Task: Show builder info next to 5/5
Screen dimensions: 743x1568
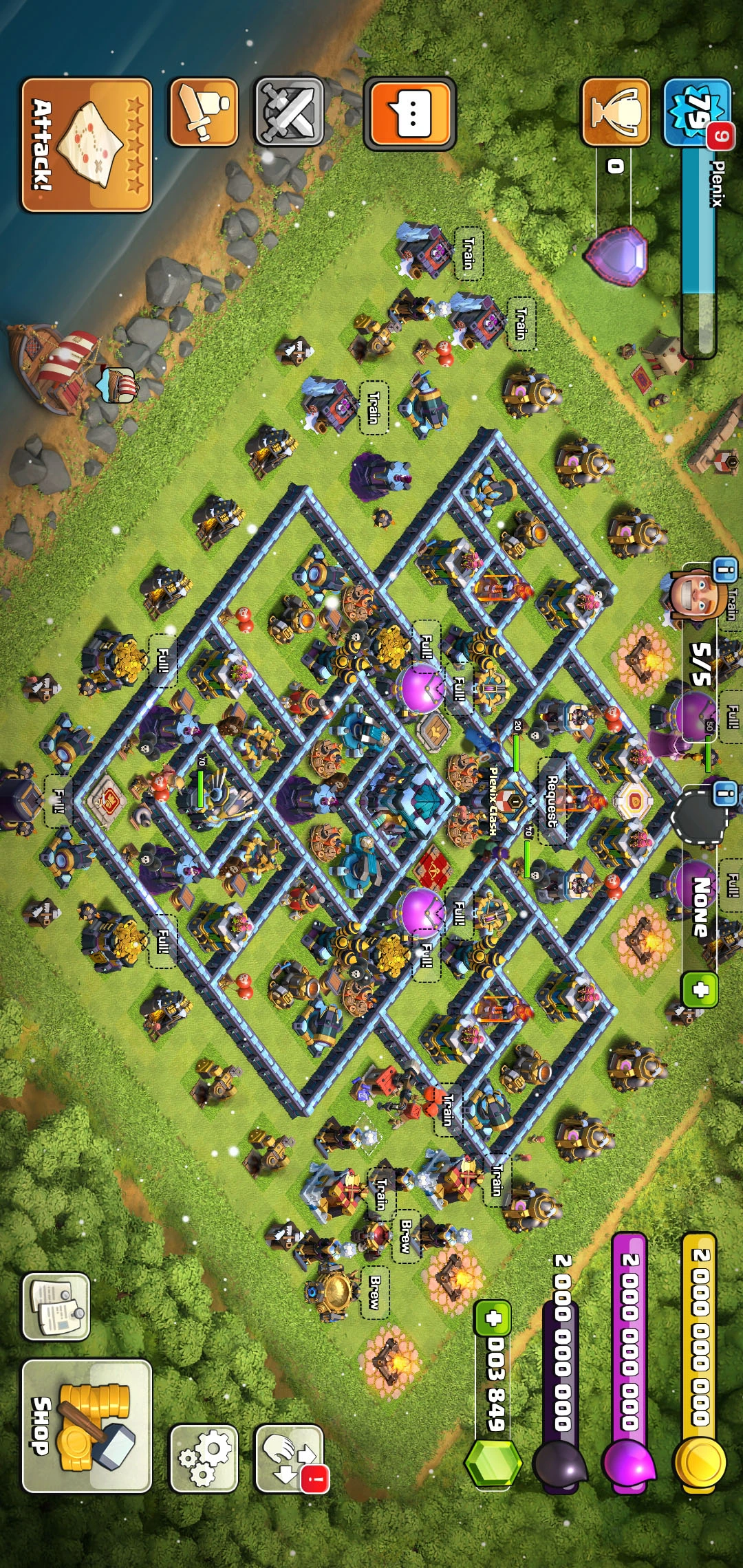Action: pyautogui.click(x=724, y=570)
